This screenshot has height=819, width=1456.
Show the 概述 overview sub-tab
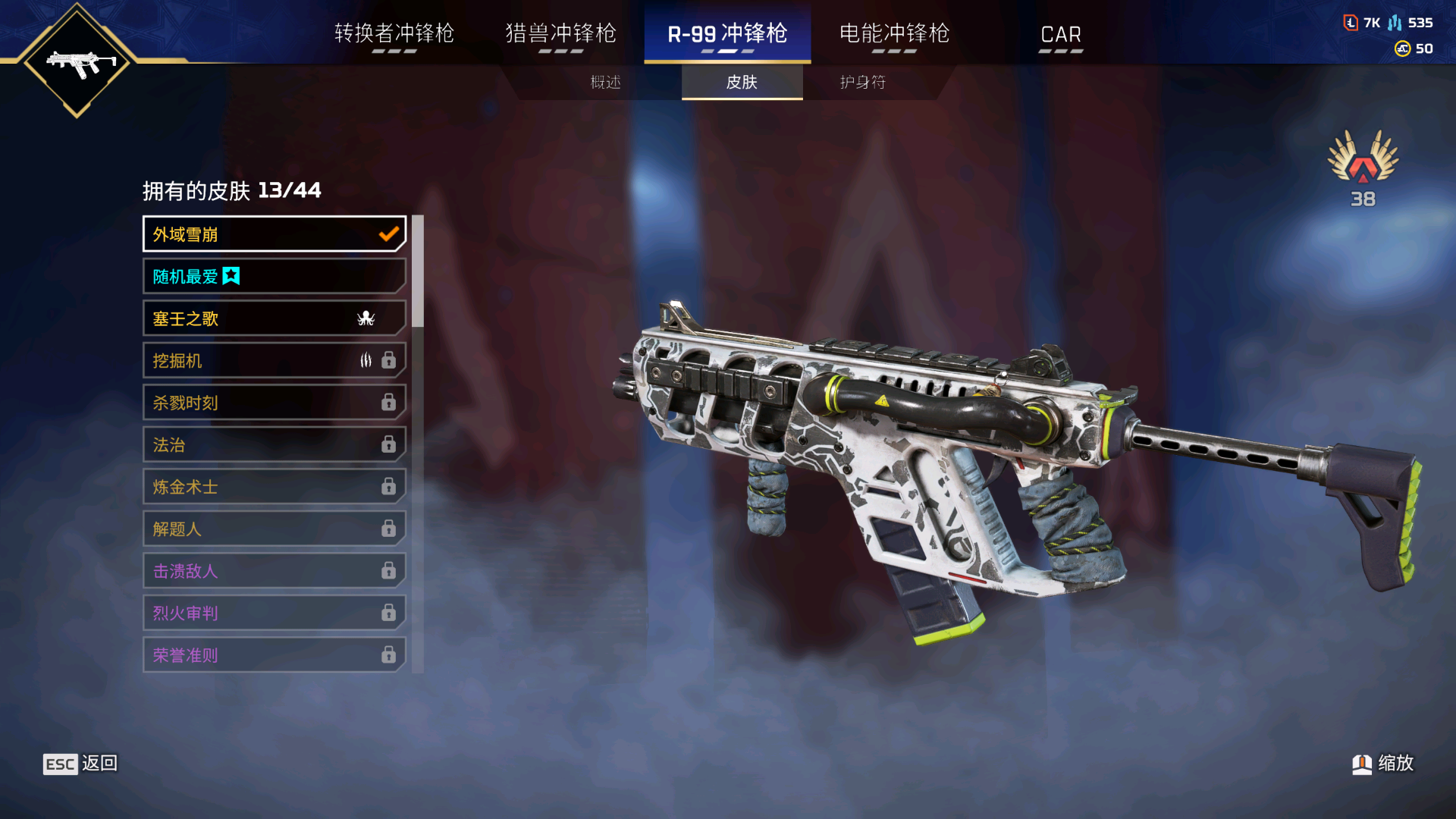[x=605, y=82]
